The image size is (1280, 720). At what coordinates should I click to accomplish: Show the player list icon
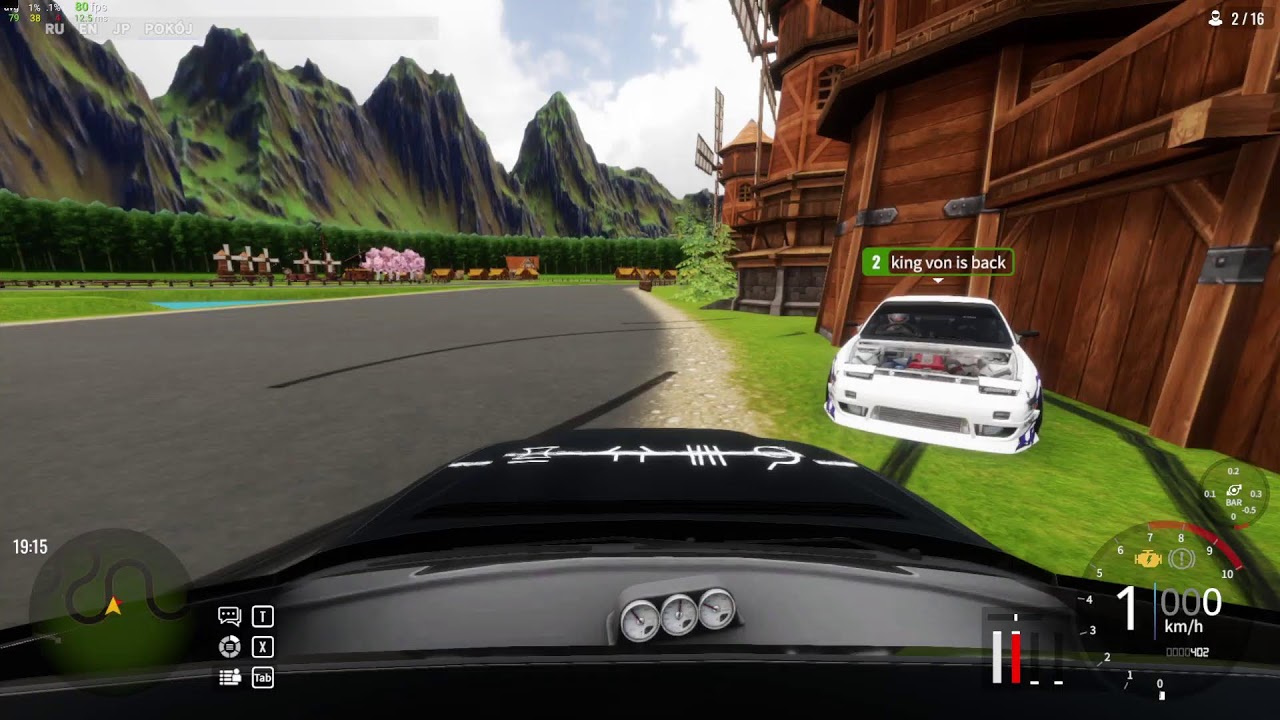click(230, 677)
